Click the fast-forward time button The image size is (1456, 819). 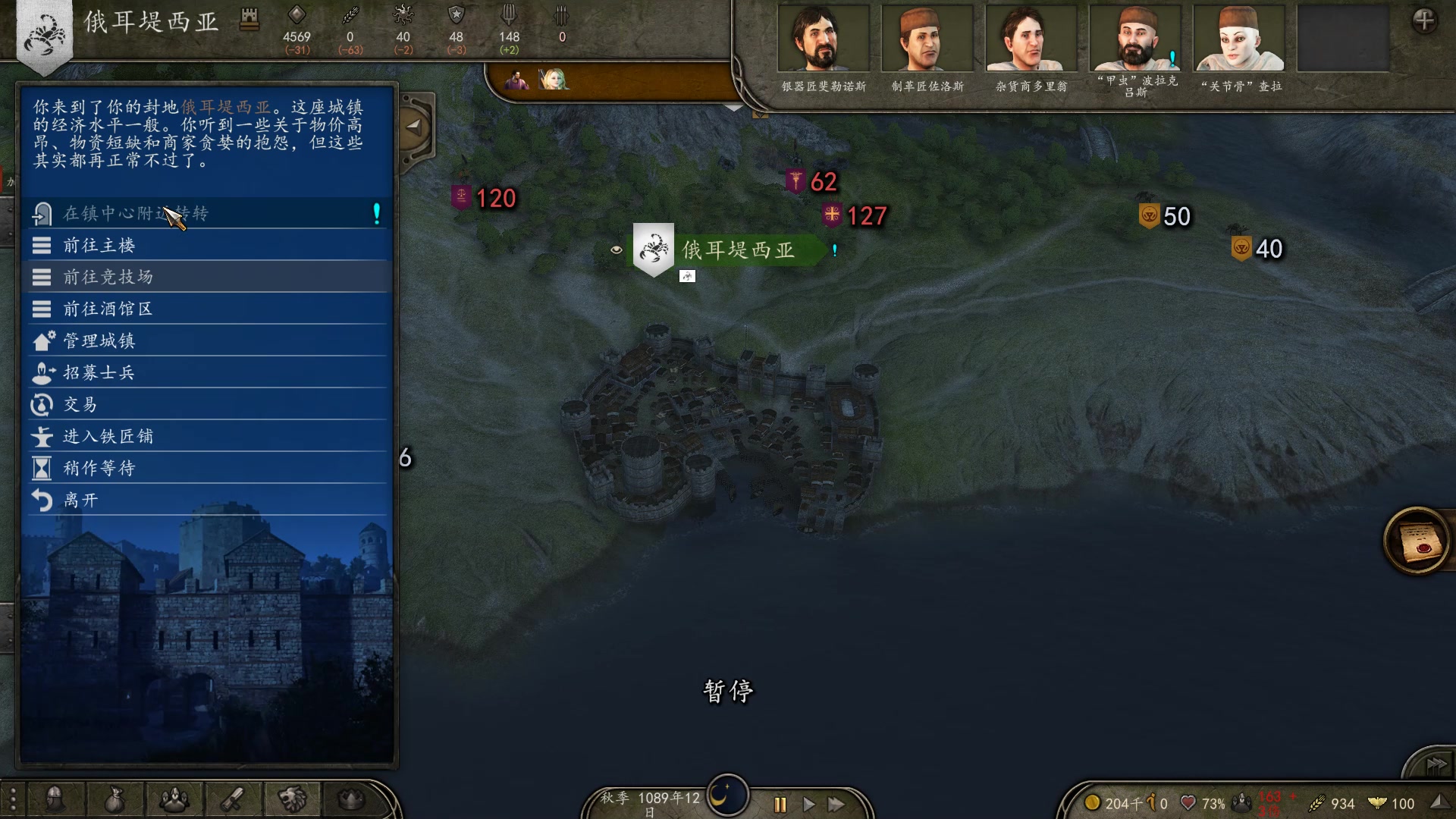836,805
